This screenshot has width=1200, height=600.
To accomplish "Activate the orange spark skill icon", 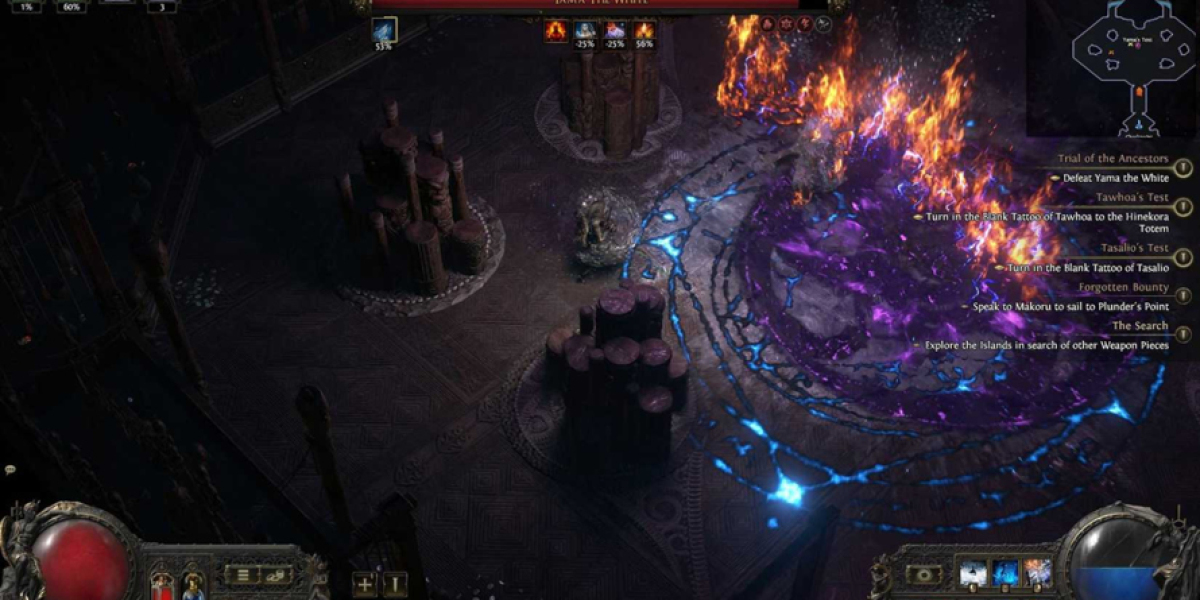I will [1038, 573].
